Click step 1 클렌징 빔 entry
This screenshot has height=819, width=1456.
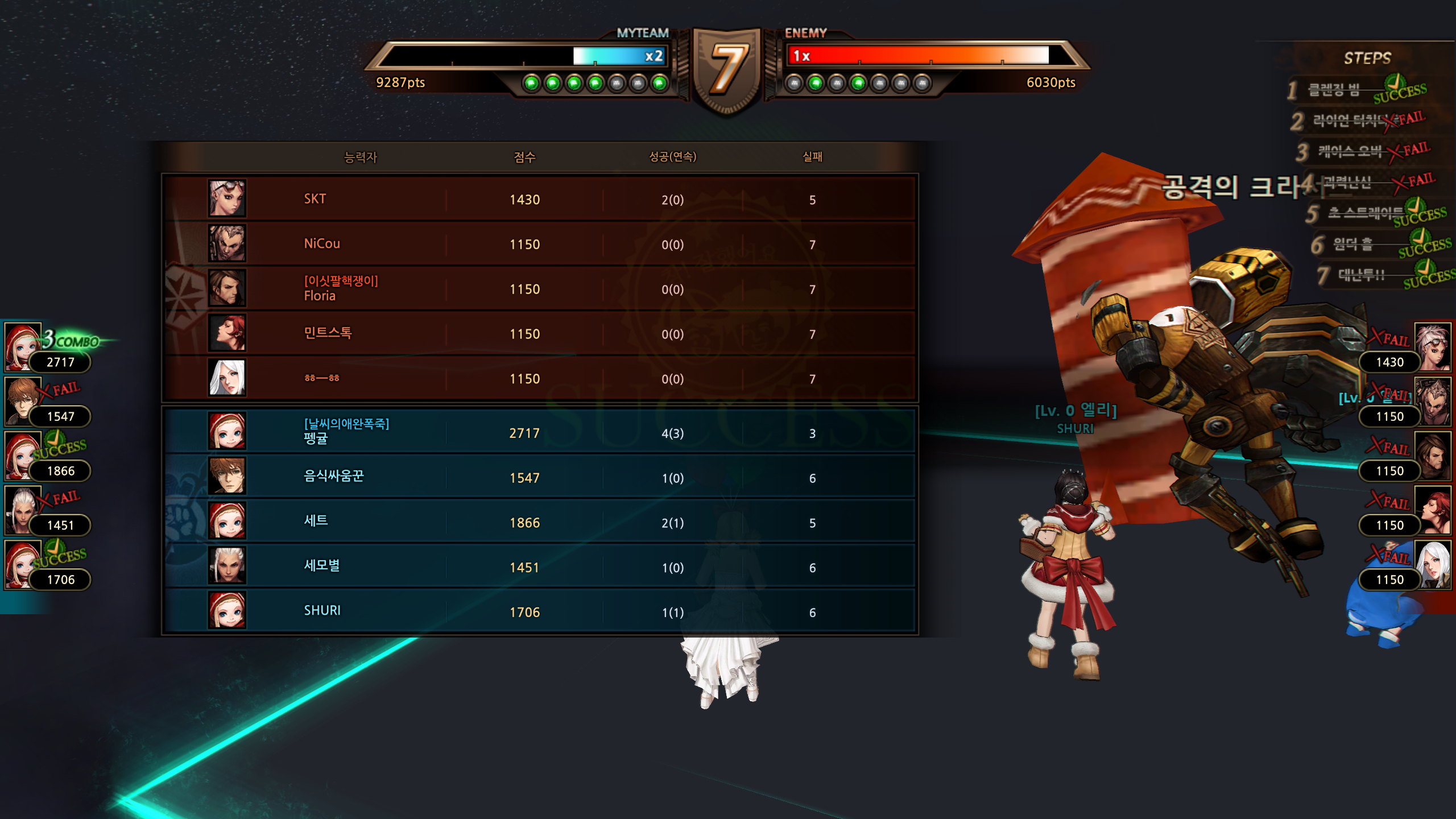point(1354,90)
